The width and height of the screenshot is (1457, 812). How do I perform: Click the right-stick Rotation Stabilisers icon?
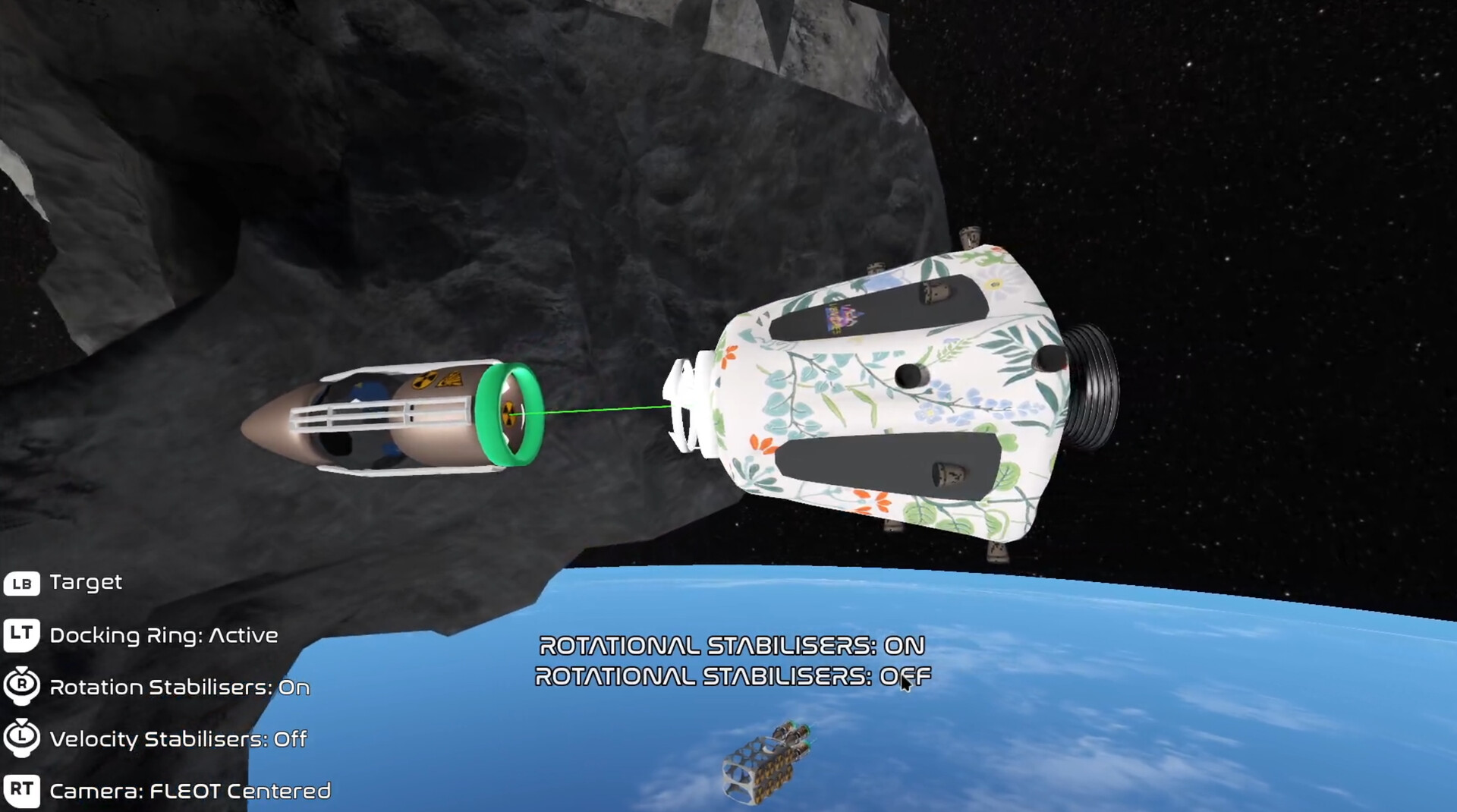coord(23,686)
